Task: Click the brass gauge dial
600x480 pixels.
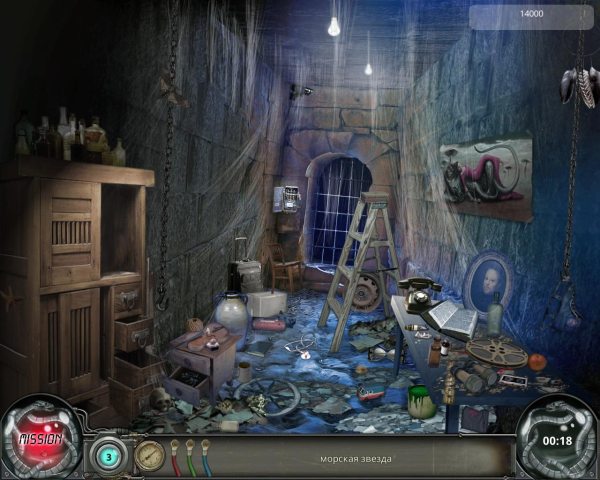Action: (149, 454)
